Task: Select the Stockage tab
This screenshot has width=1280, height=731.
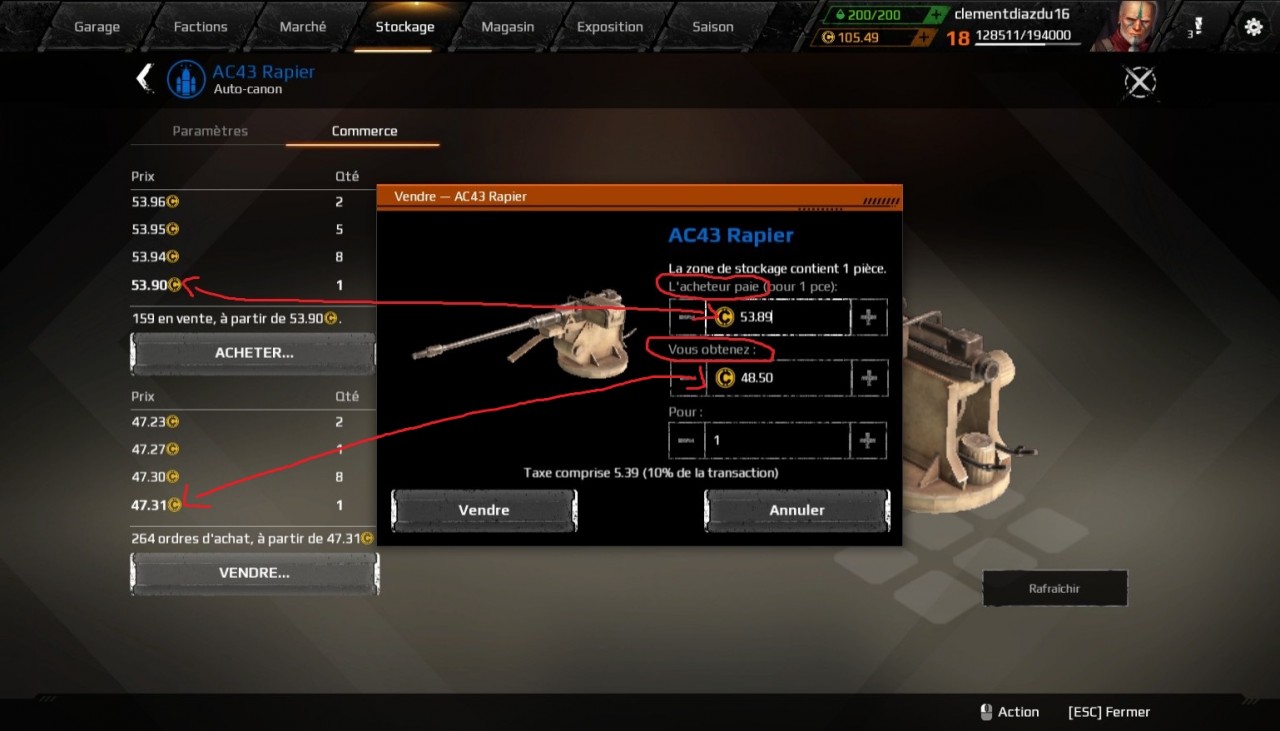Action: pos(405,27)
